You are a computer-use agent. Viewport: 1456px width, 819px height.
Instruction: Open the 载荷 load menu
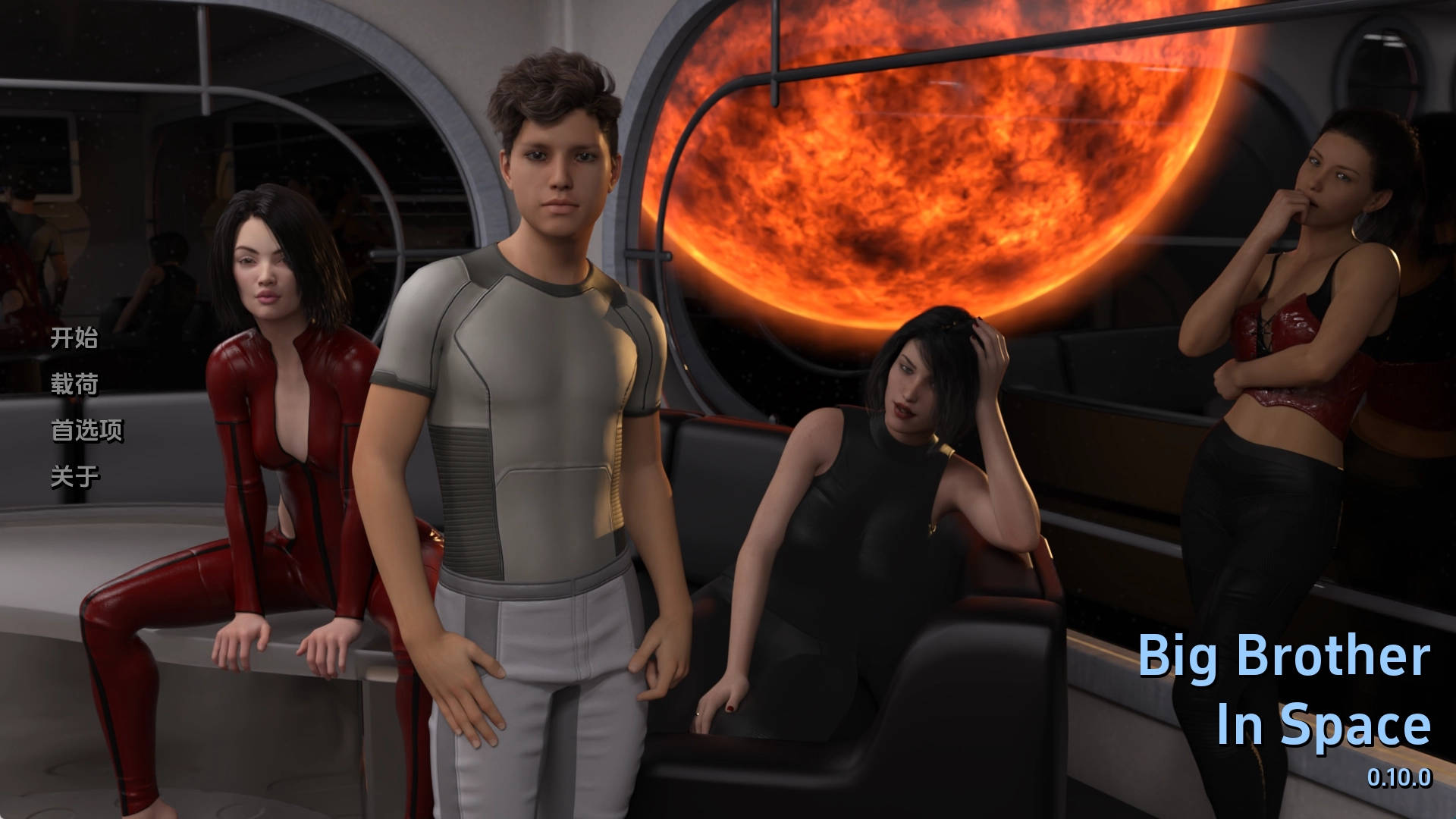pos(74,384)
